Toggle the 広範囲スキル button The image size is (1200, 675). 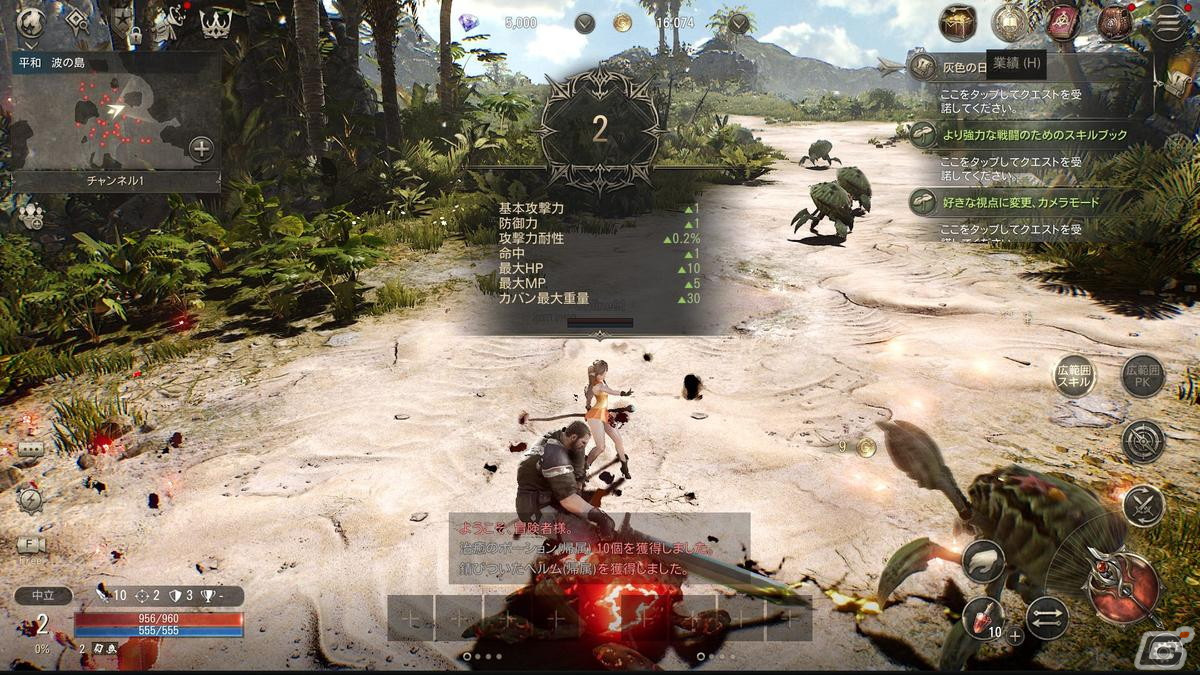click(x=1075, y=376)
